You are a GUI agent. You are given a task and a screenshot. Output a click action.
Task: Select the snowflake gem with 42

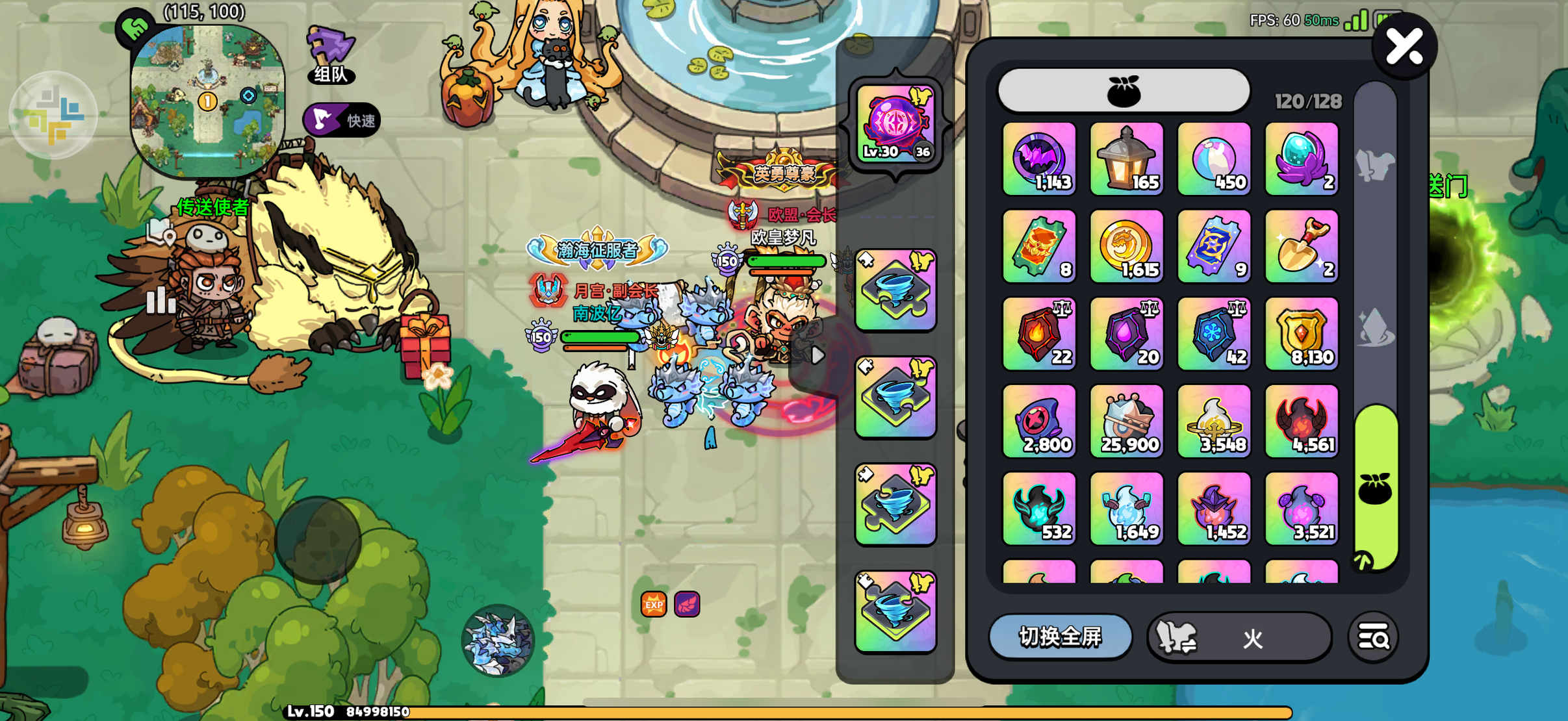point(1214,334)
